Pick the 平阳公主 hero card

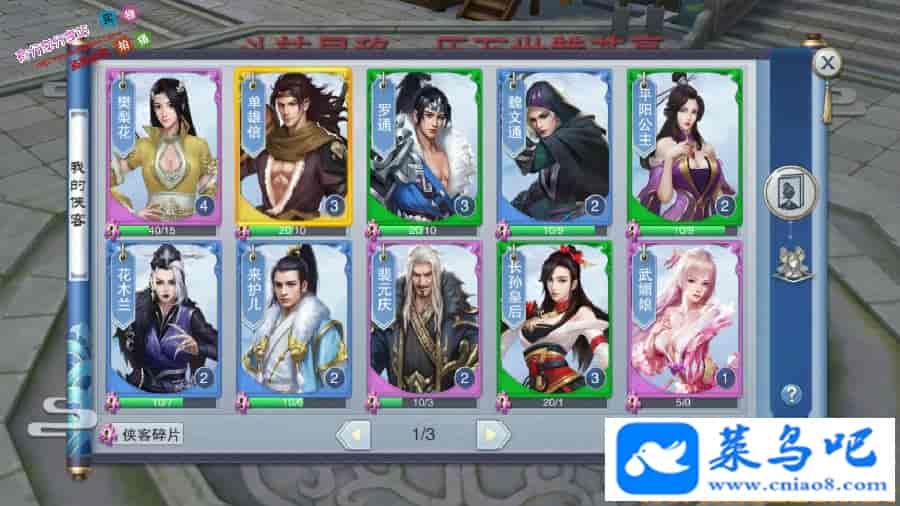(x=684, y=147)
